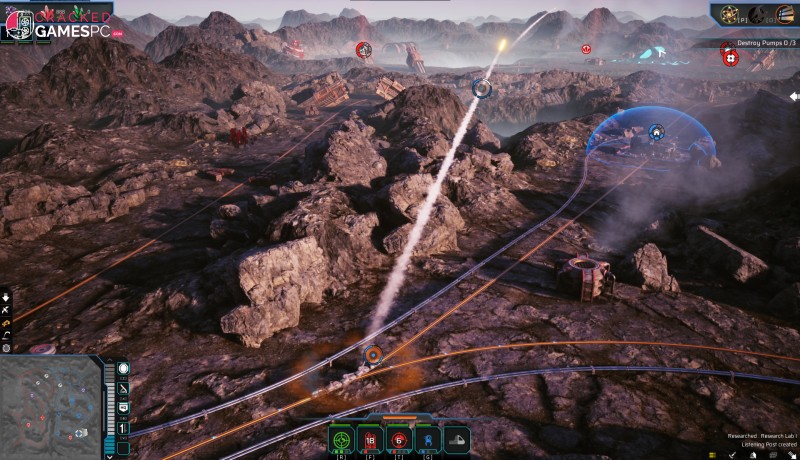Screen dimensions: 800x460
Task: Select the hexagon group button beside minimap
Action: tap(124, 369)
